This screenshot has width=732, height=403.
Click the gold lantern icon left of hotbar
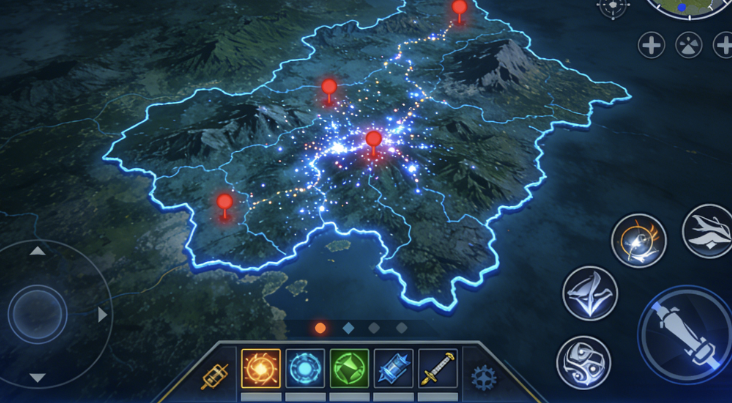pyautogui.click(x=214, y=378)
